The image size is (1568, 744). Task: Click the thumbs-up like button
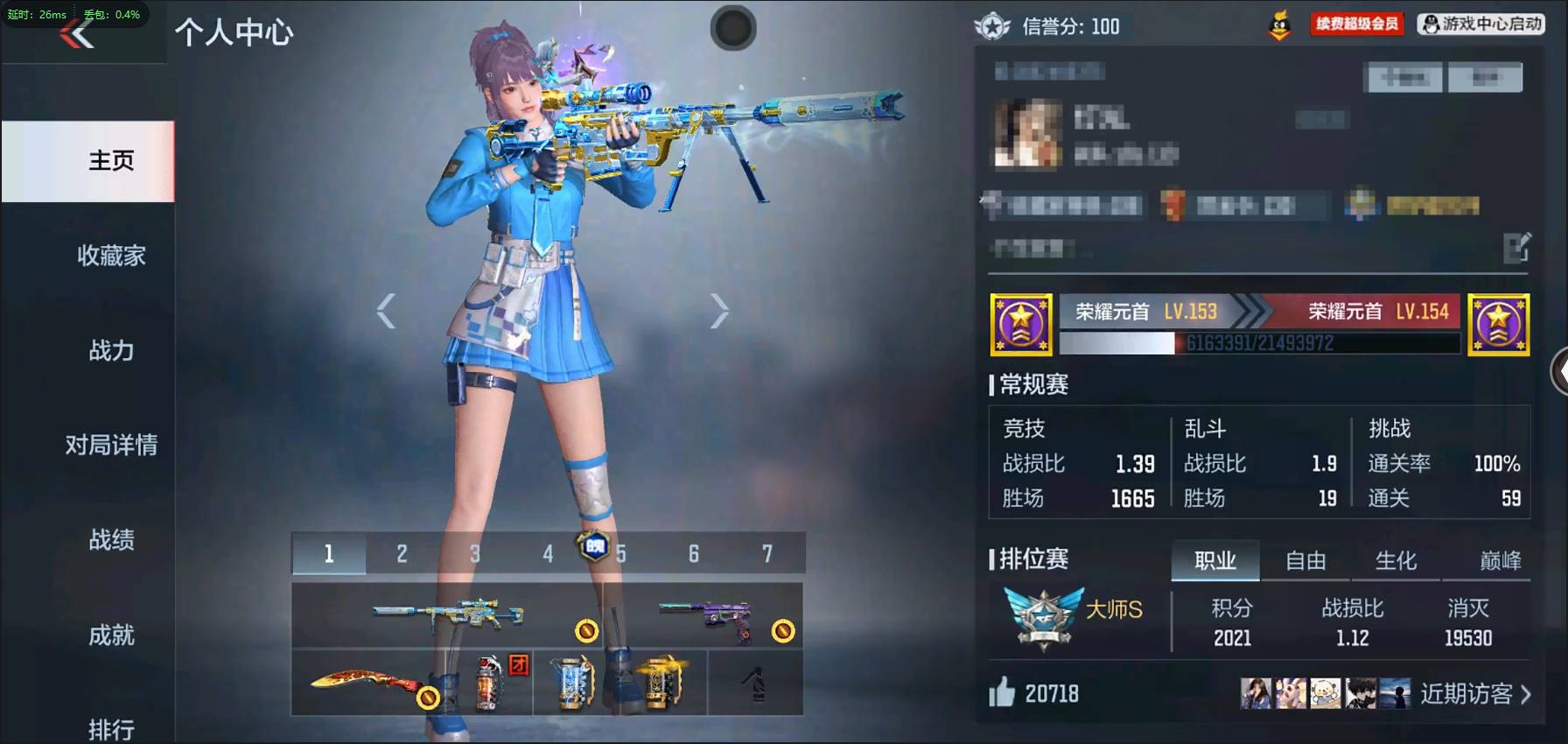[x=1003, y=693]
